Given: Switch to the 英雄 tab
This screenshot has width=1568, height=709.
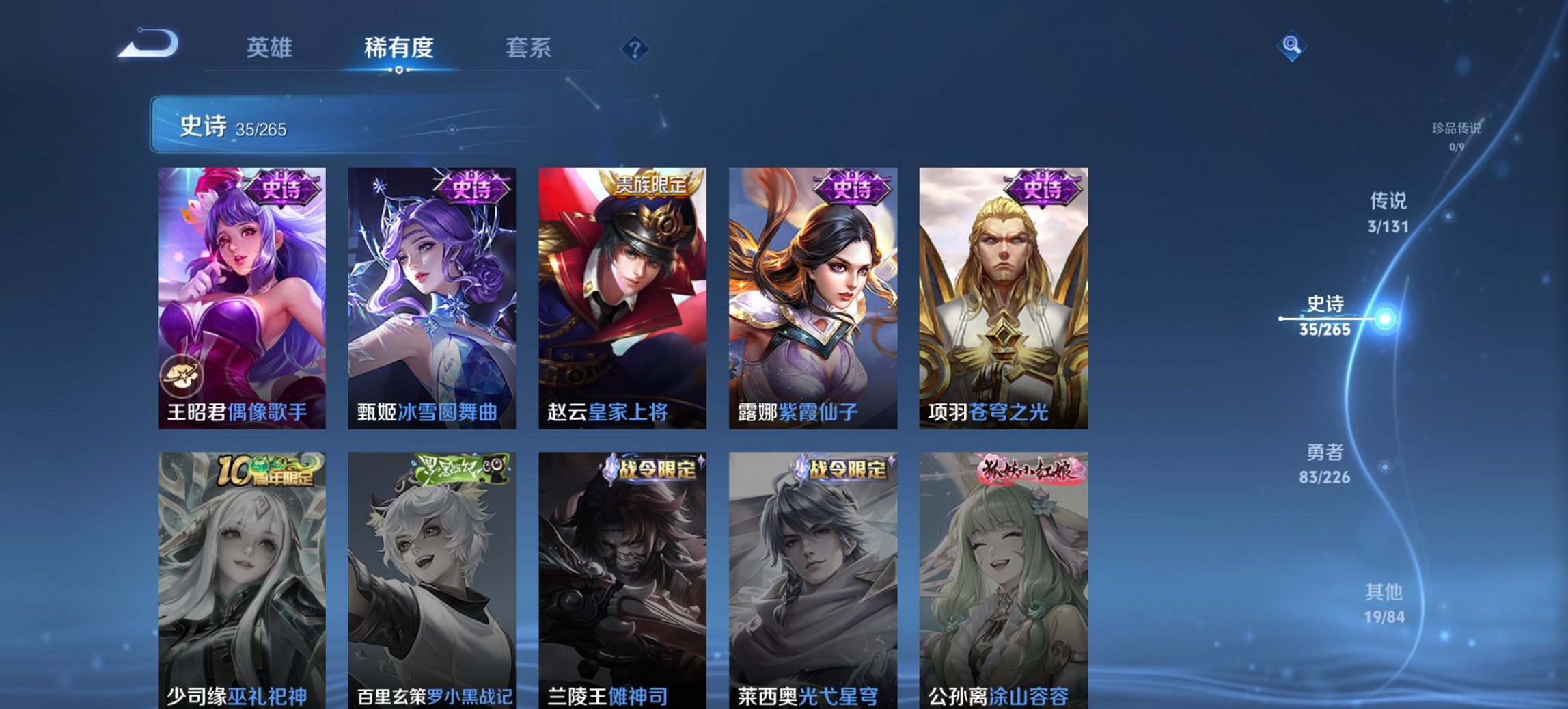Looking at the screenshot, I should (x=271, y=48).
